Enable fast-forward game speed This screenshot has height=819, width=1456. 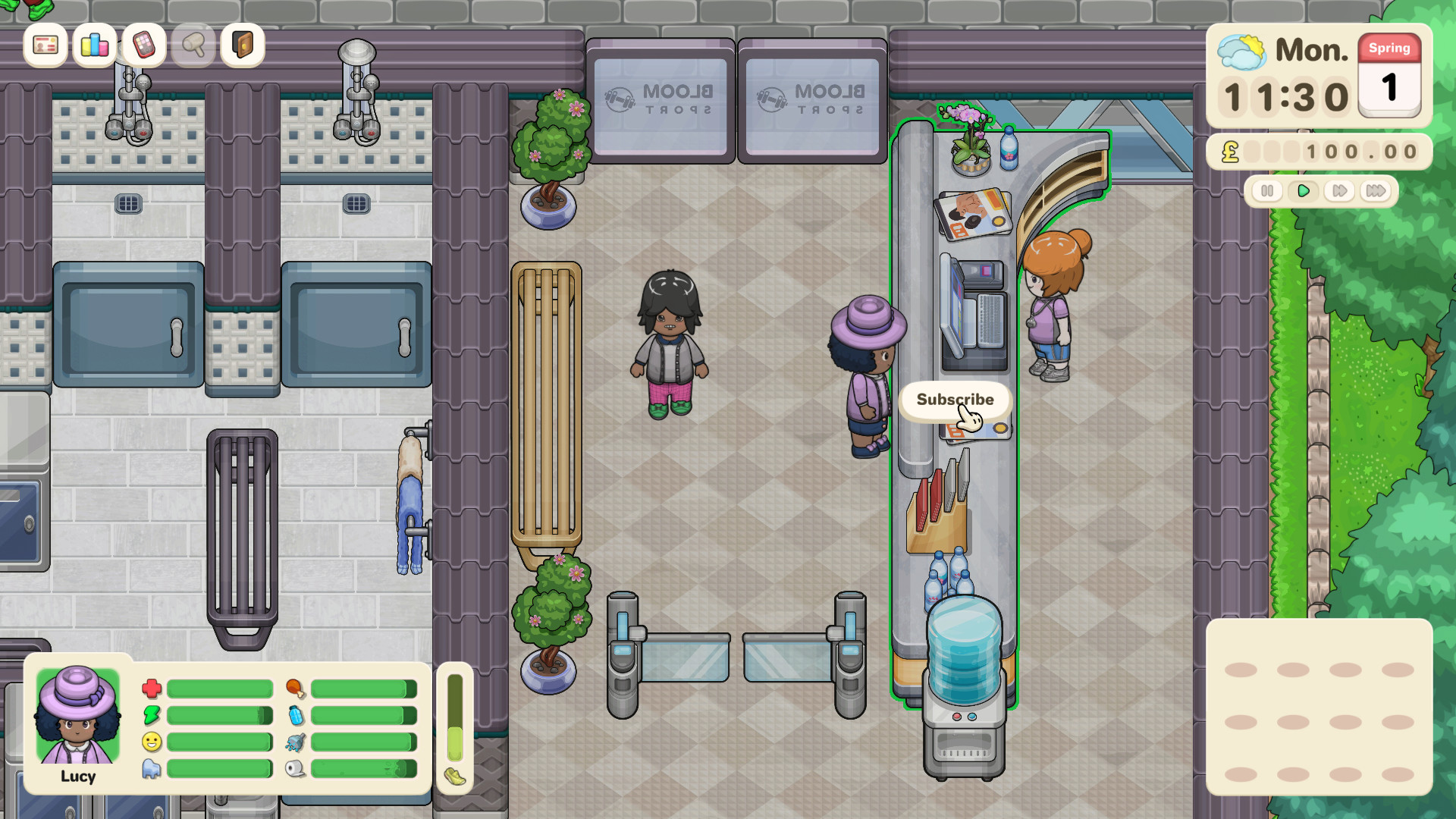tap(1339, 192)
